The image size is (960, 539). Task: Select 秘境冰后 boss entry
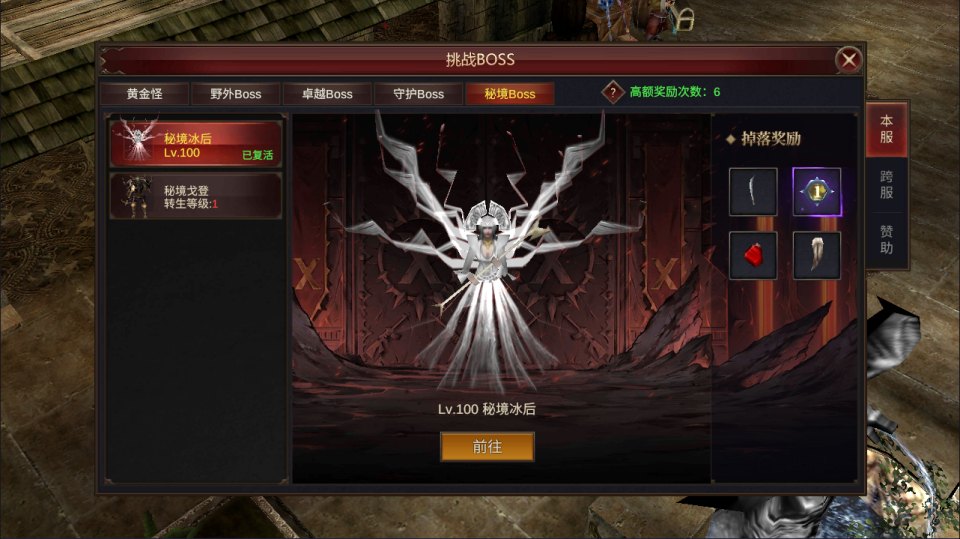coord(196,144)
